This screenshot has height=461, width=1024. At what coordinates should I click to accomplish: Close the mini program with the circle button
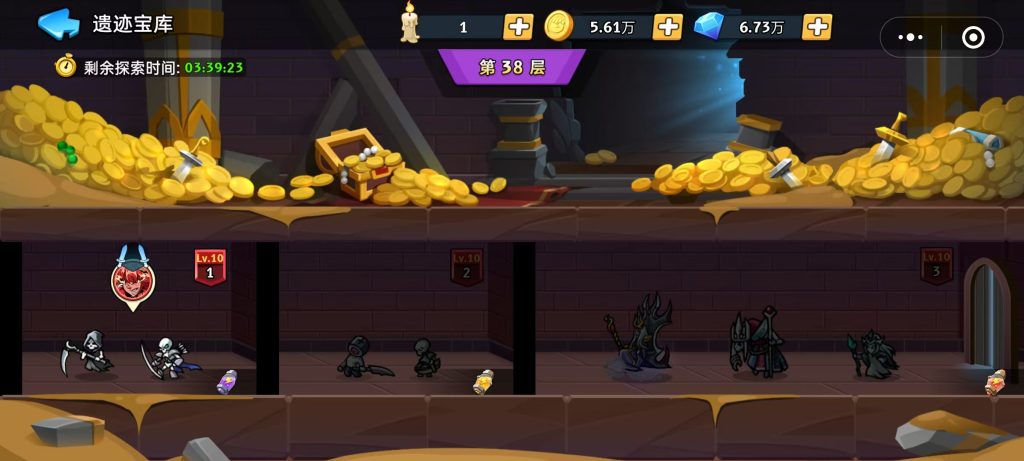pyautogui.click(x=972, y=37)
